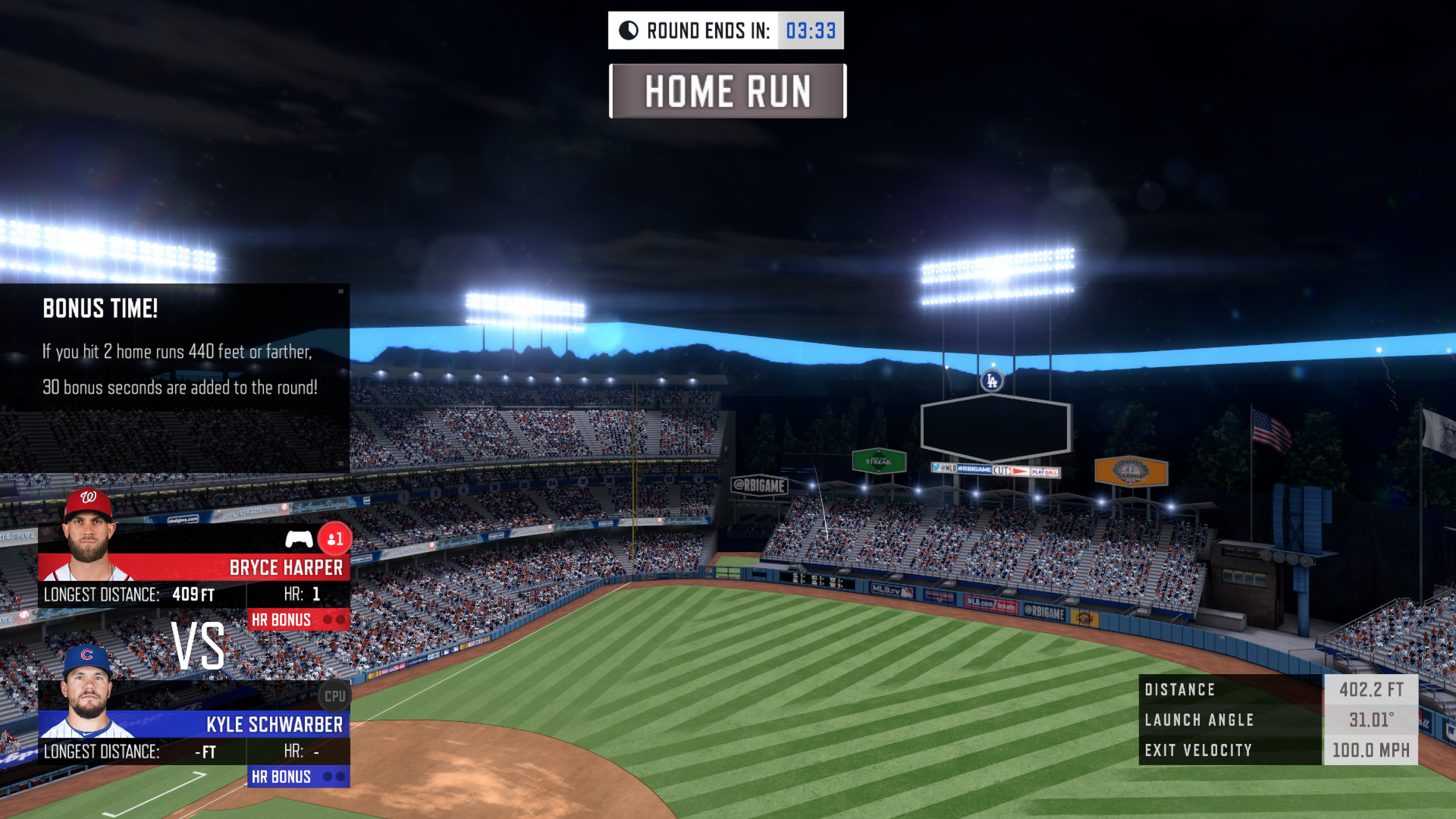Image resolution: width=1456 pixels, height=819 pixels.
Task: Click the CPU badge on Kyle Schwarber's card
Action: (334, 695)
